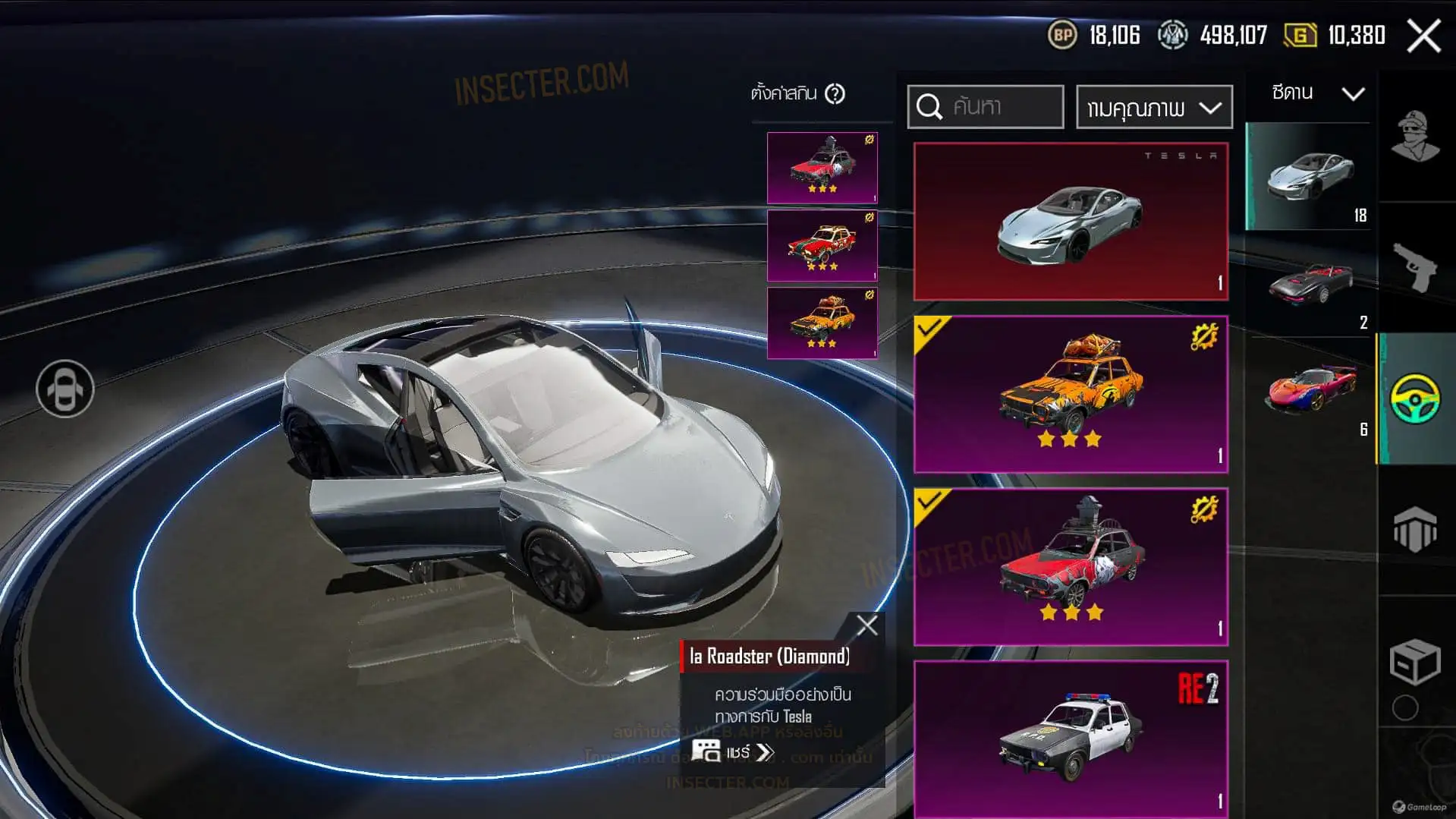The width and height of the screenshot is (1456, 819).
Task: Switch to the character outfit tab
Action: click(1416, 137)
